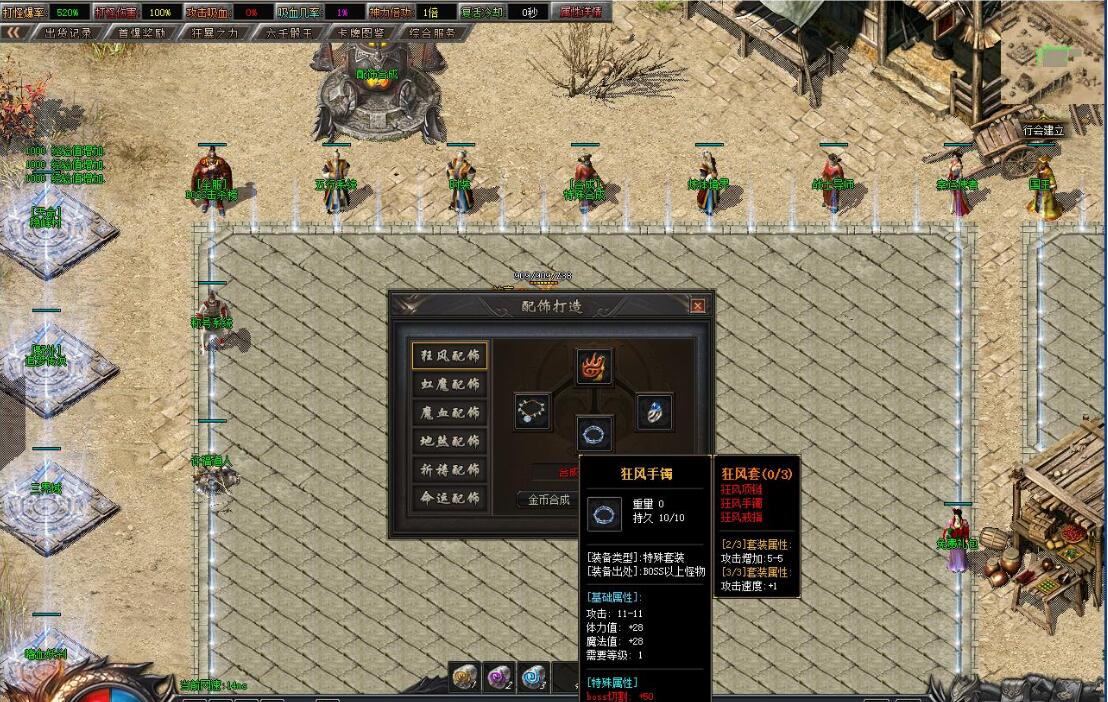Select the flame emblem accessory slot
Image resolution: width=1108 pixels, height=702 pixels.
pyautogui.click(x=595, y=366)
